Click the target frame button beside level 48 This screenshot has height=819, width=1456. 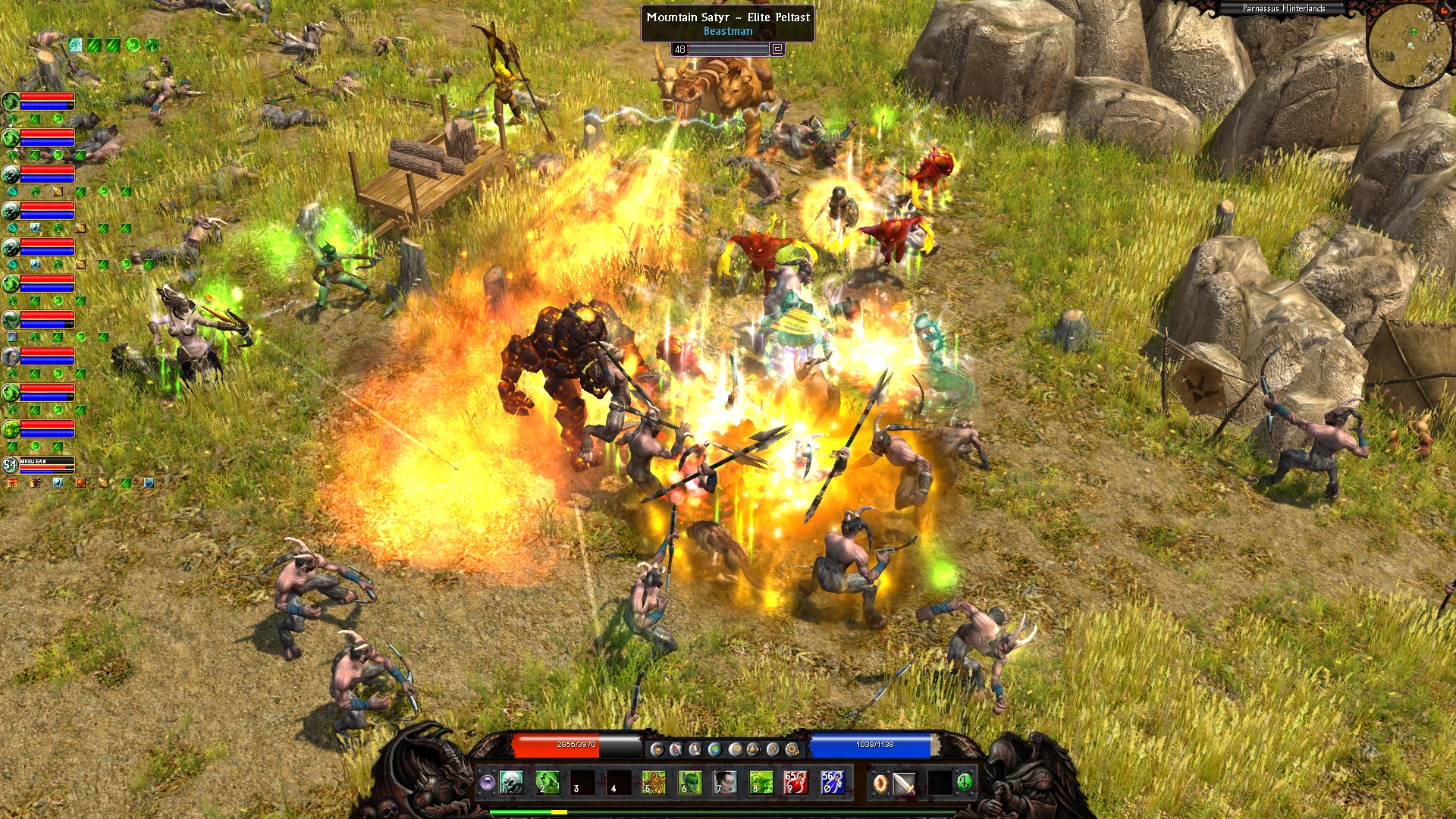click(x=777, y=49)
